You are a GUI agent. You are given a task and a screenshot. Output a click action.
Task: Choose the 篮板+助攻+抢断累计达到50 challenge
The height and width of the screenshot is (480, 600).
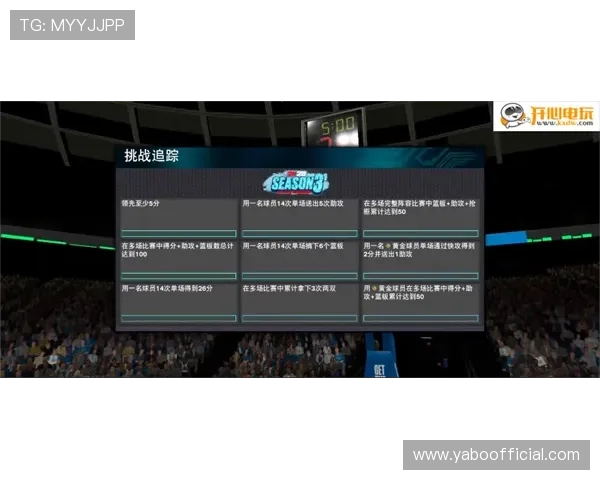(x=419, y=217)
